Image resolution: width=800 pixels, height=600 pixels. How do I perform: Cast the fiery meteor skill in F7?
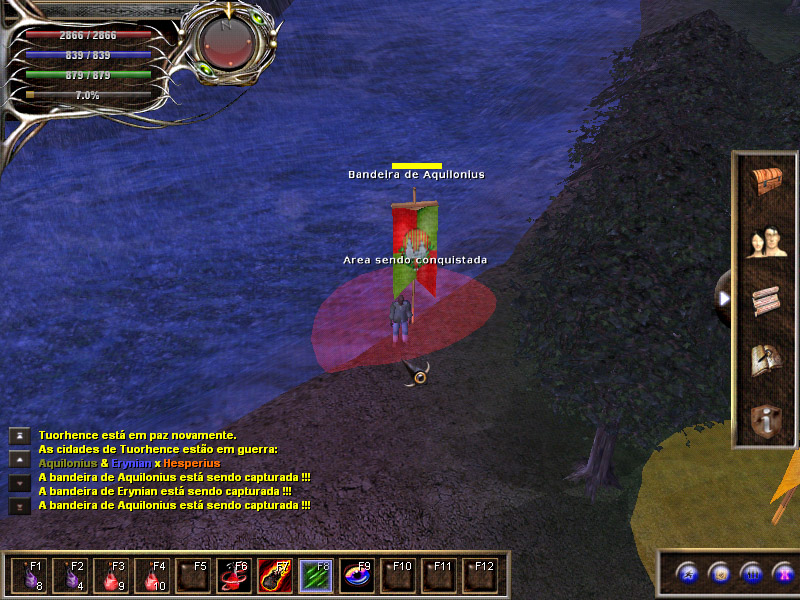(x=275, y=577)
